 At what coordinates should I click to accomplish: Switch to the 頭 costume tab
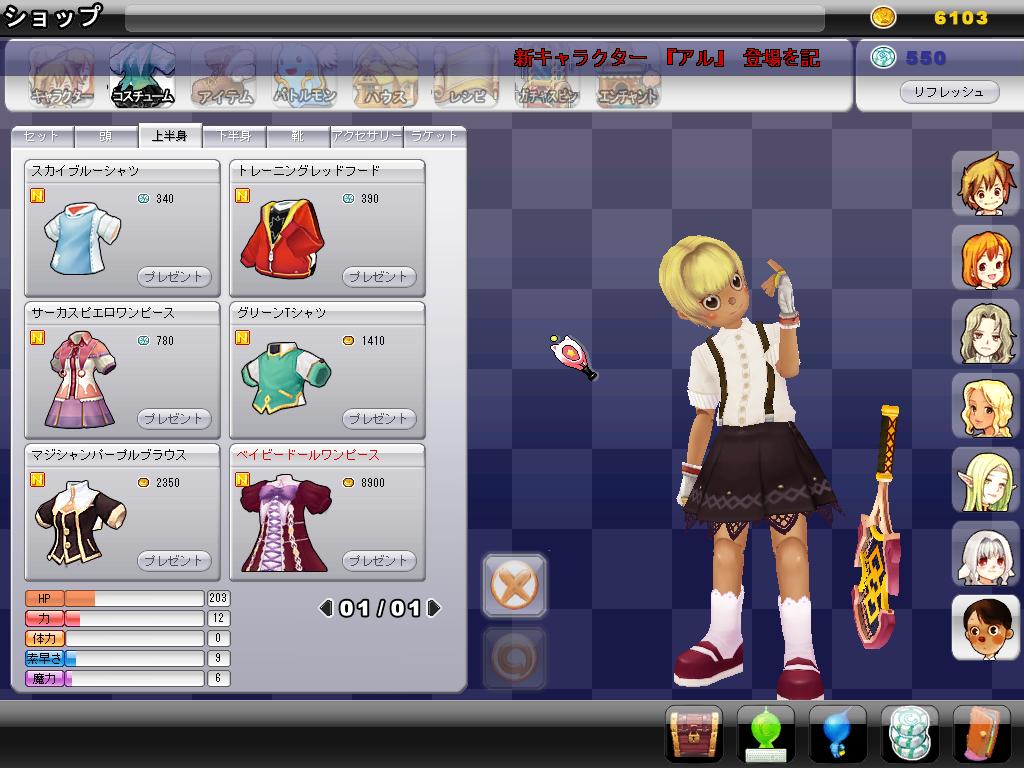[x=106, y=136]
